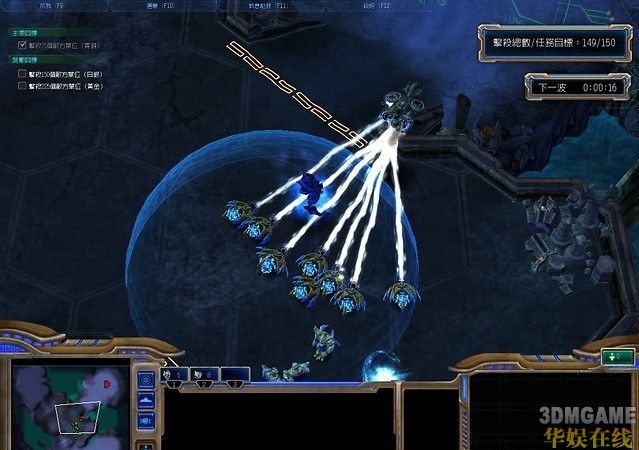Select the empty control group 3
This screenshot has width=639, height=450.
pos(234,374)
